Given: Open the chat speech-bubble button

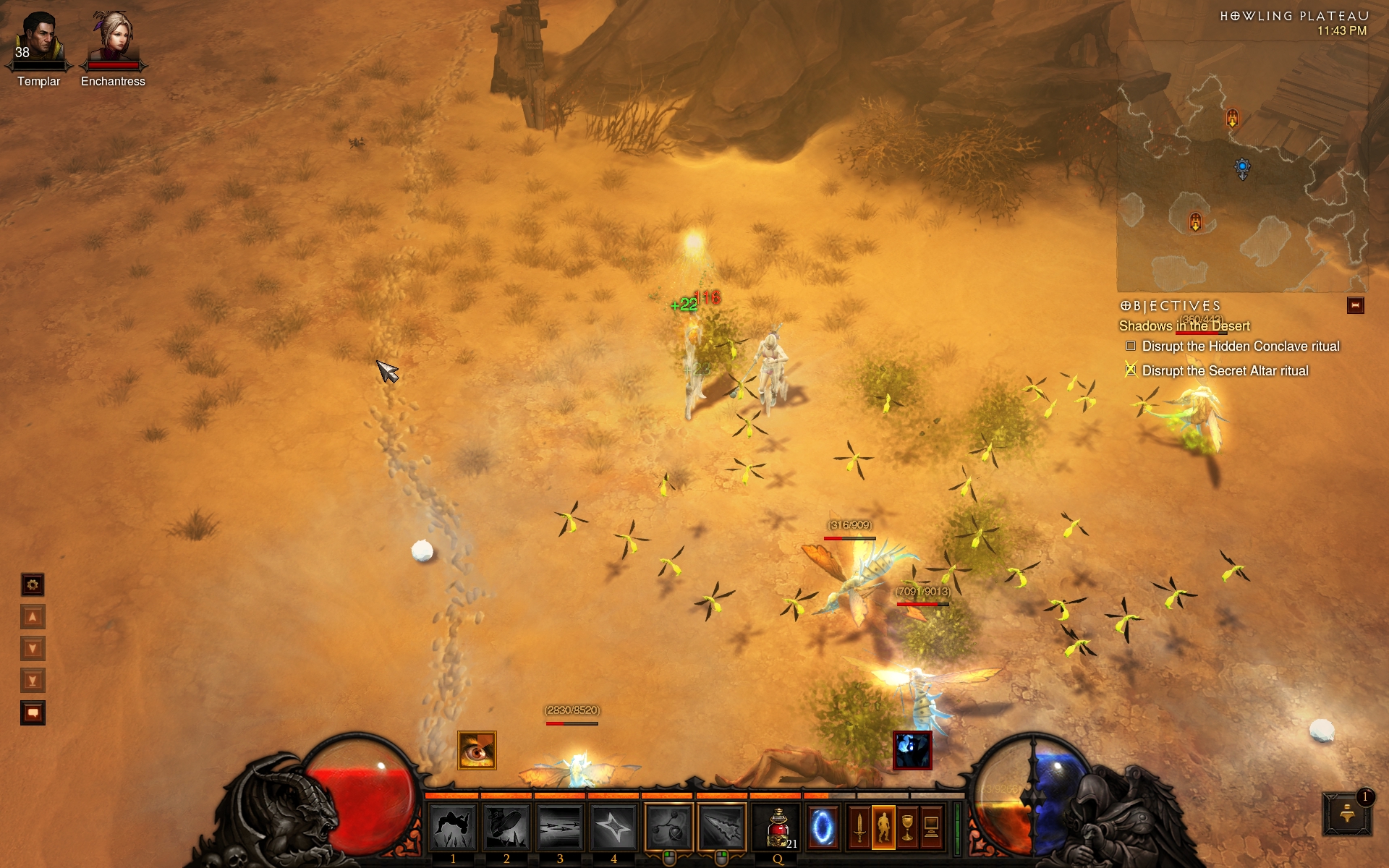Looking at the screenshot, I should click(x=33, y=713).
